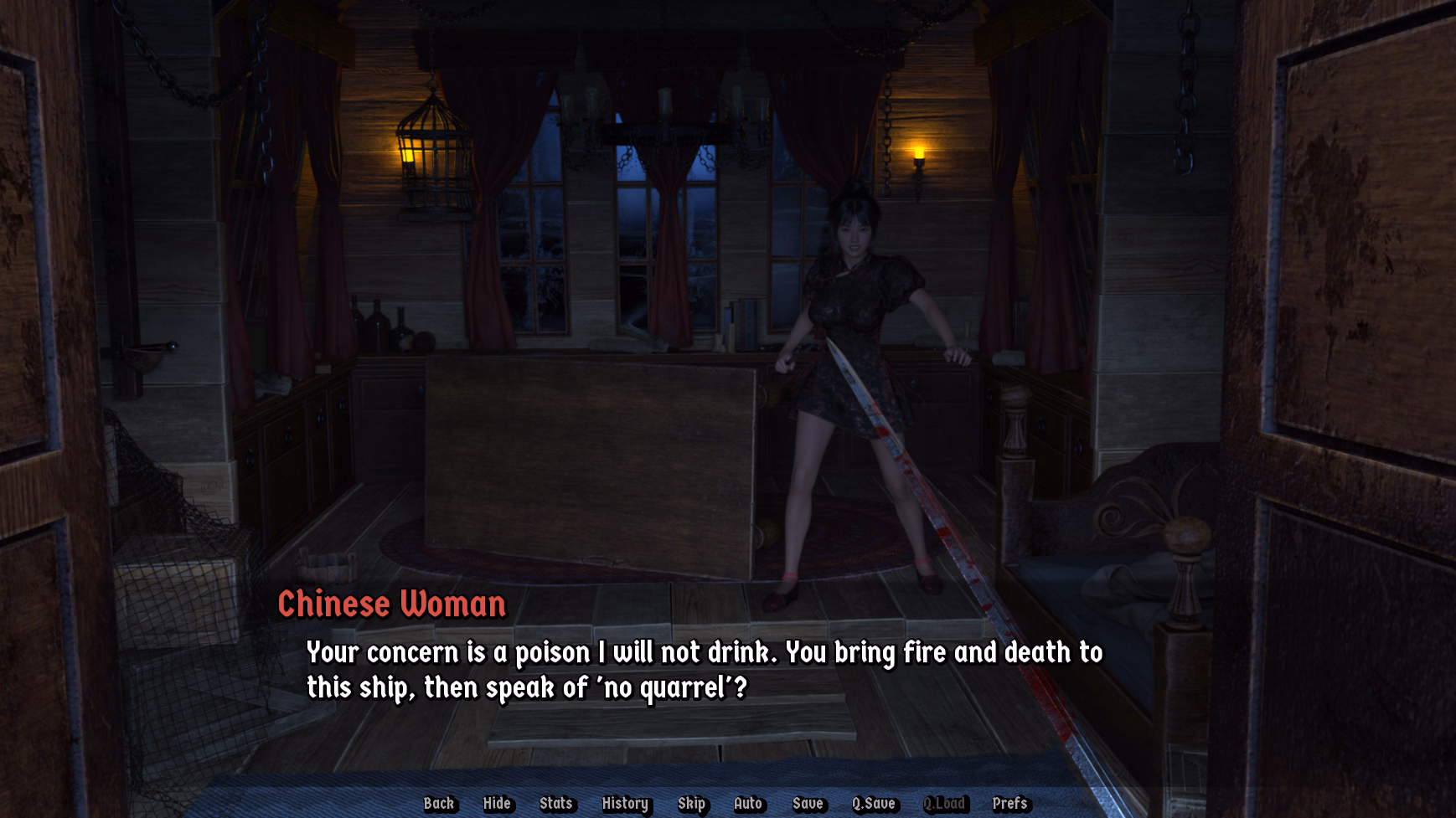The height and width of the screenshot is (818, 1456).
Task: Toggle Auto-advance dialogue
Action: 748,804
